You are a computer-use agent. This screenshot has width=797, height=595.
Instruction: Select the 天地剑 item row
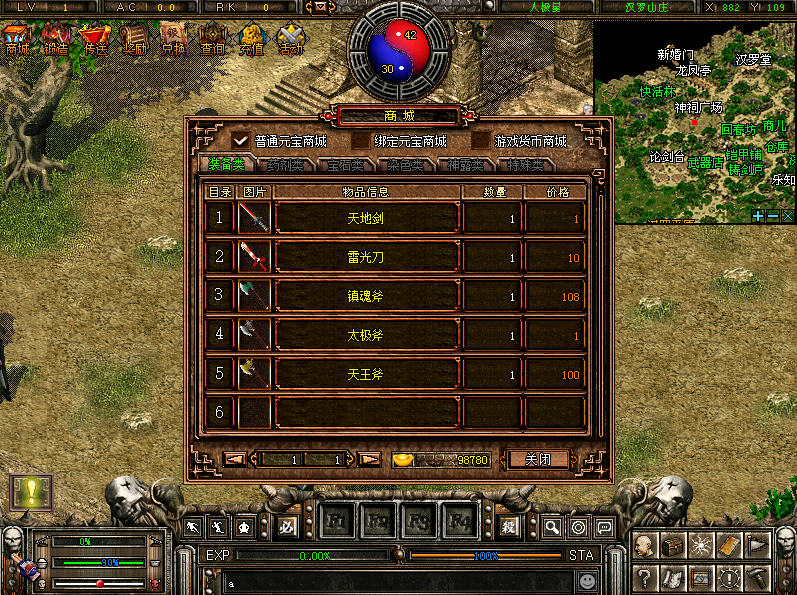tap(365, 218)
